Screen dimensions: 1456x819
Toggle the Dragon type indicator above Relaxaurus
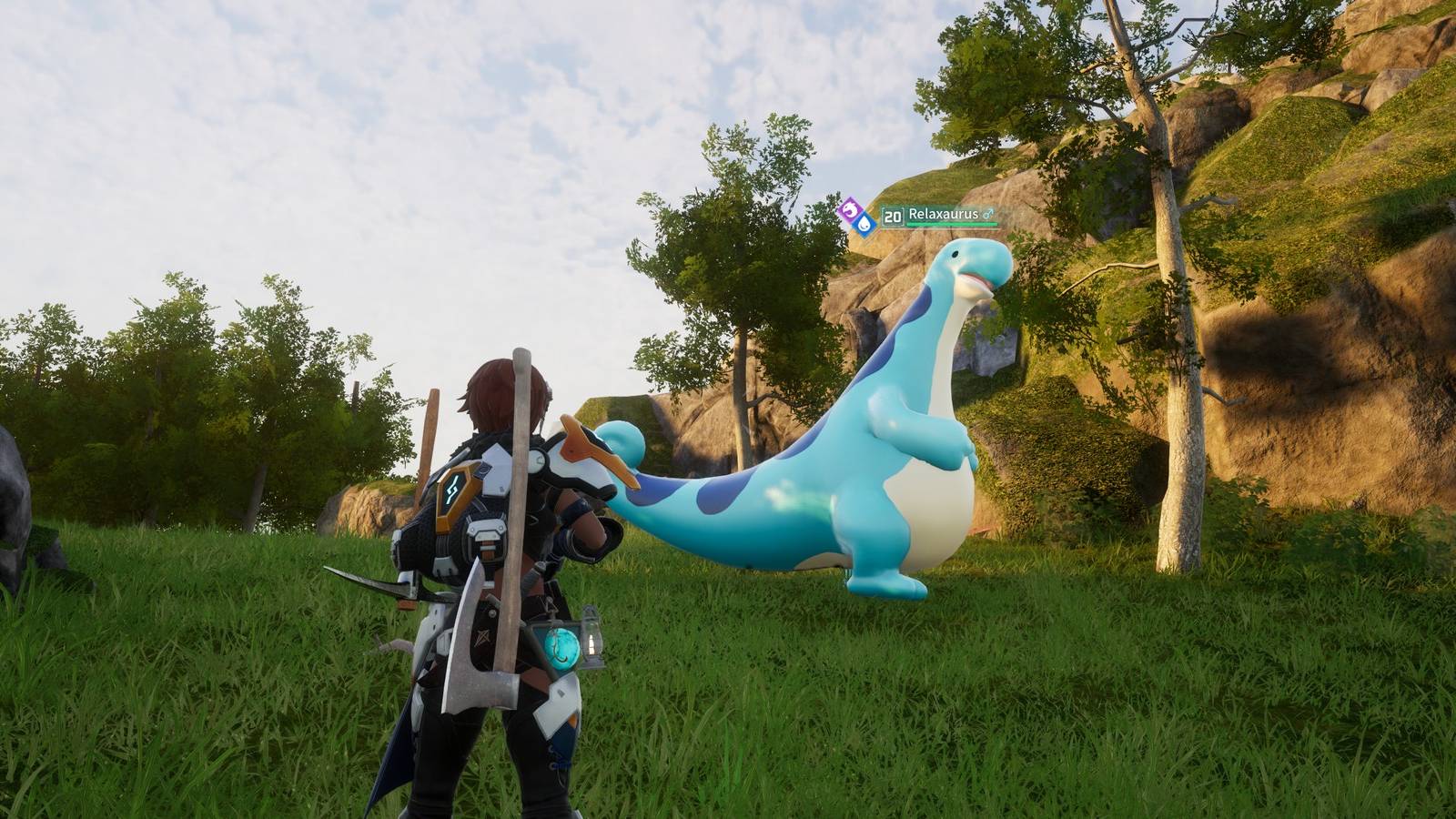(x=849, y=209)
